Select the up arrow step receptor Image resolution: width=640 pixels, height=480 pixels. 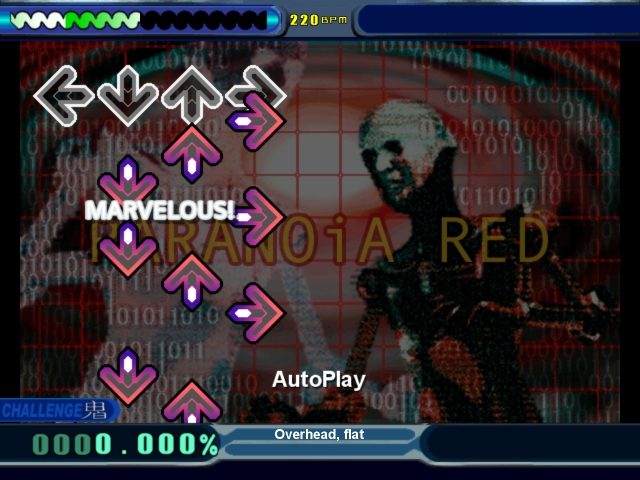point(192,95)
